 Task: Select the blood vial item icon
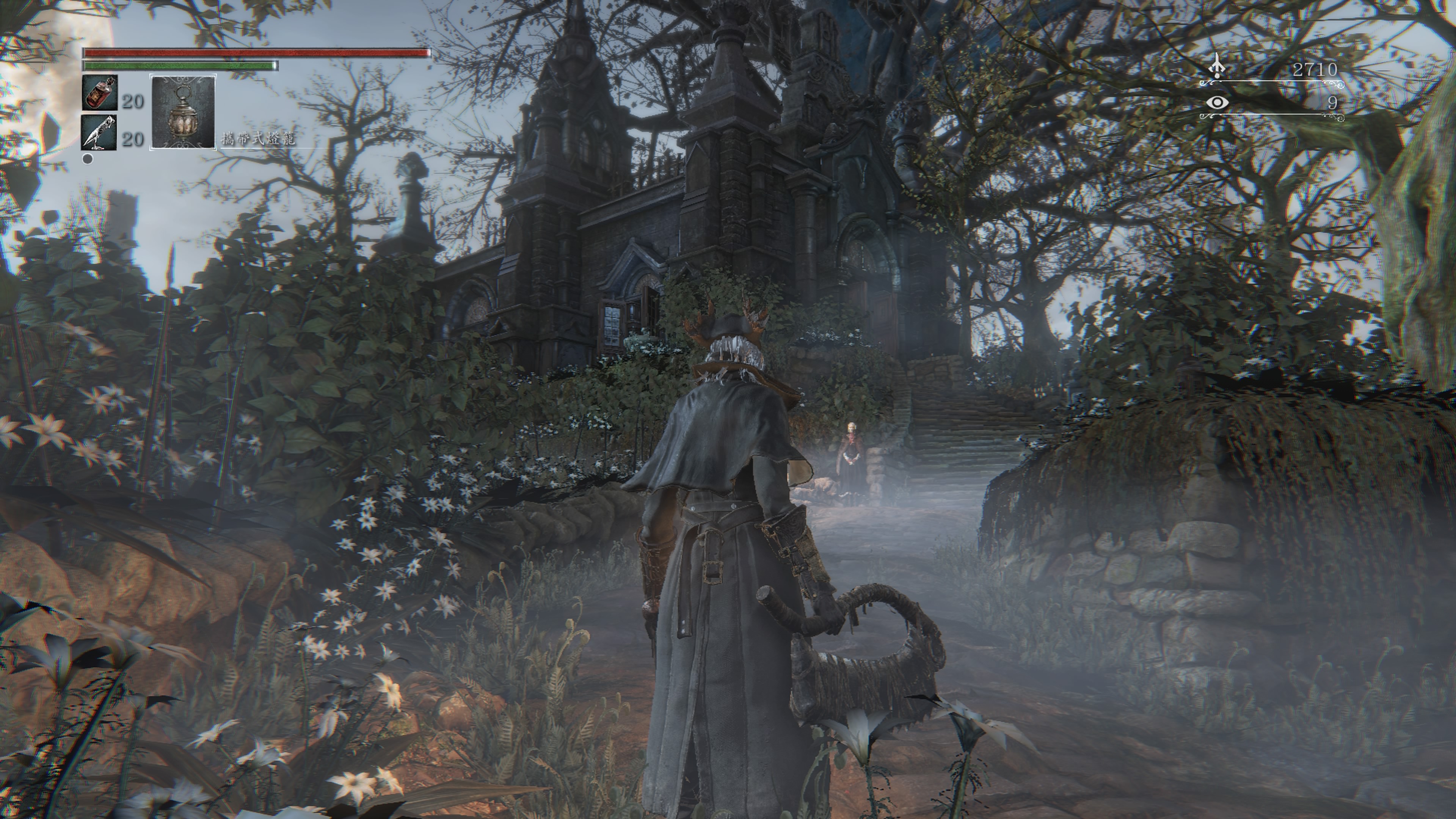[100, 93]
